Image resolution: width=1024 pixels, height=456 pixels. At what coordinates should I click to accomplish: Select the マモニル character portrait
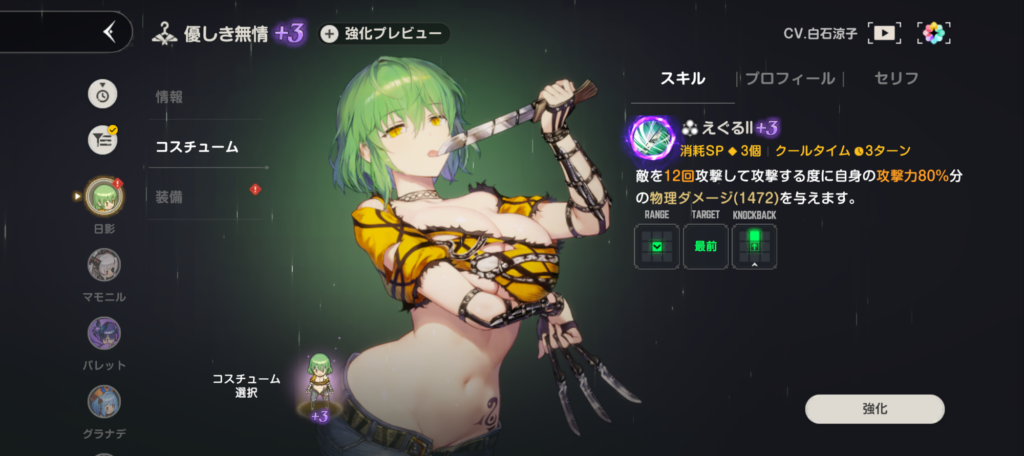[x=103, y=265]
